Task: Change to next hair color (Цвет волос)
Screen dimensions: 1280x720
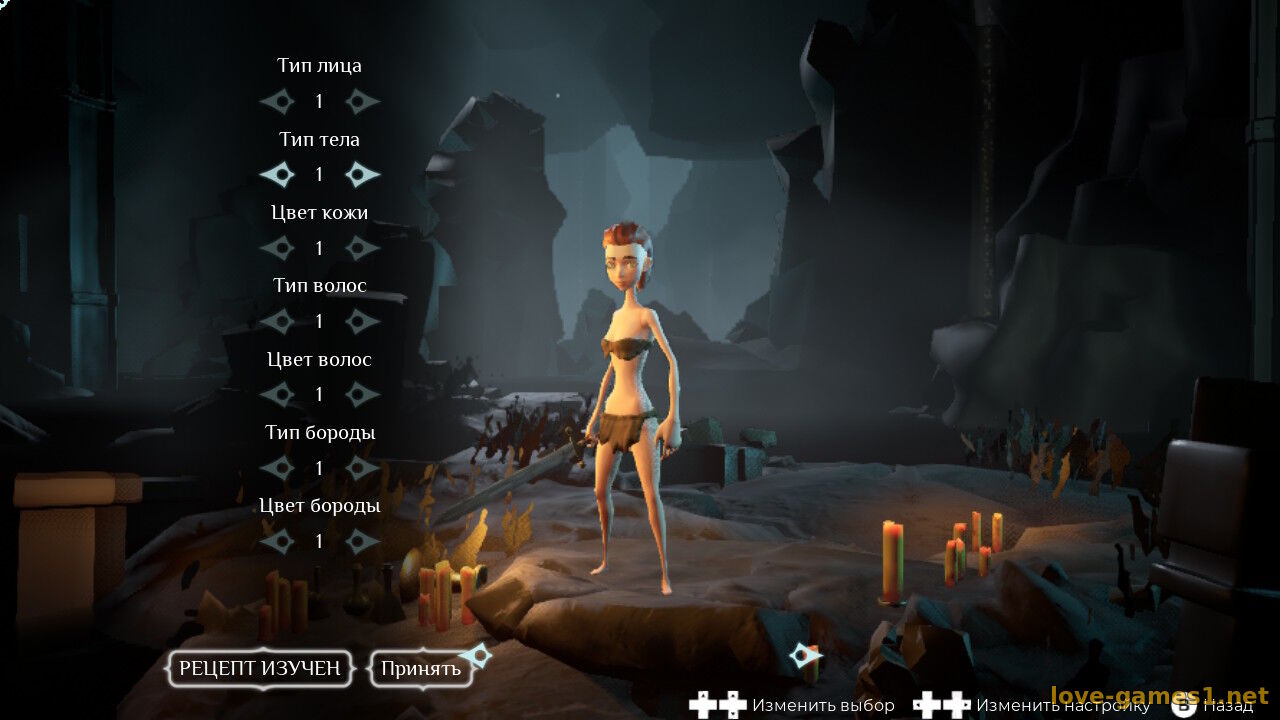Action: 362,395
